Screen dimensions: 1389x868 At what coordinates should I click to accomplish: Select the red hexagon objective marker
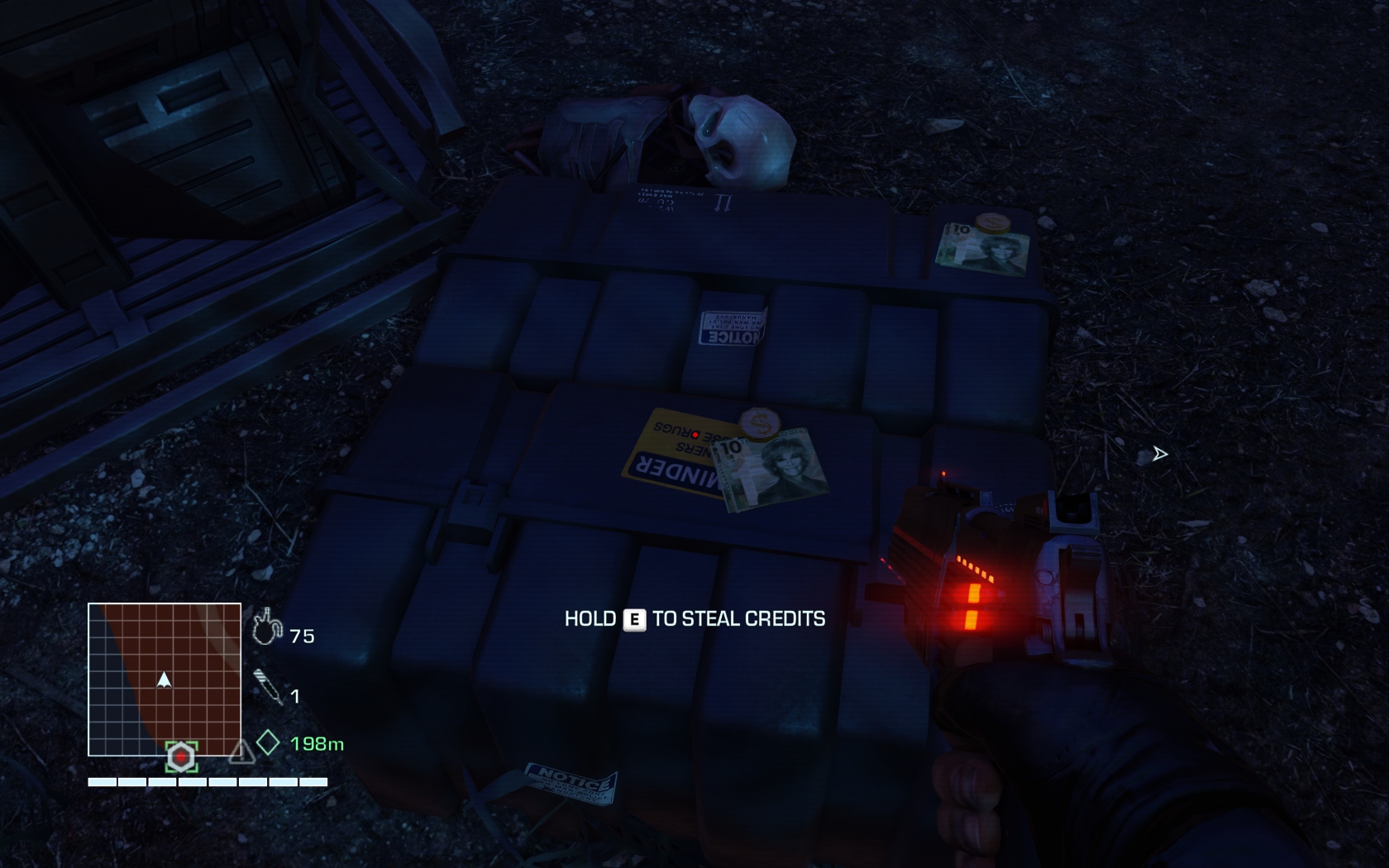(x=181, y=756)
